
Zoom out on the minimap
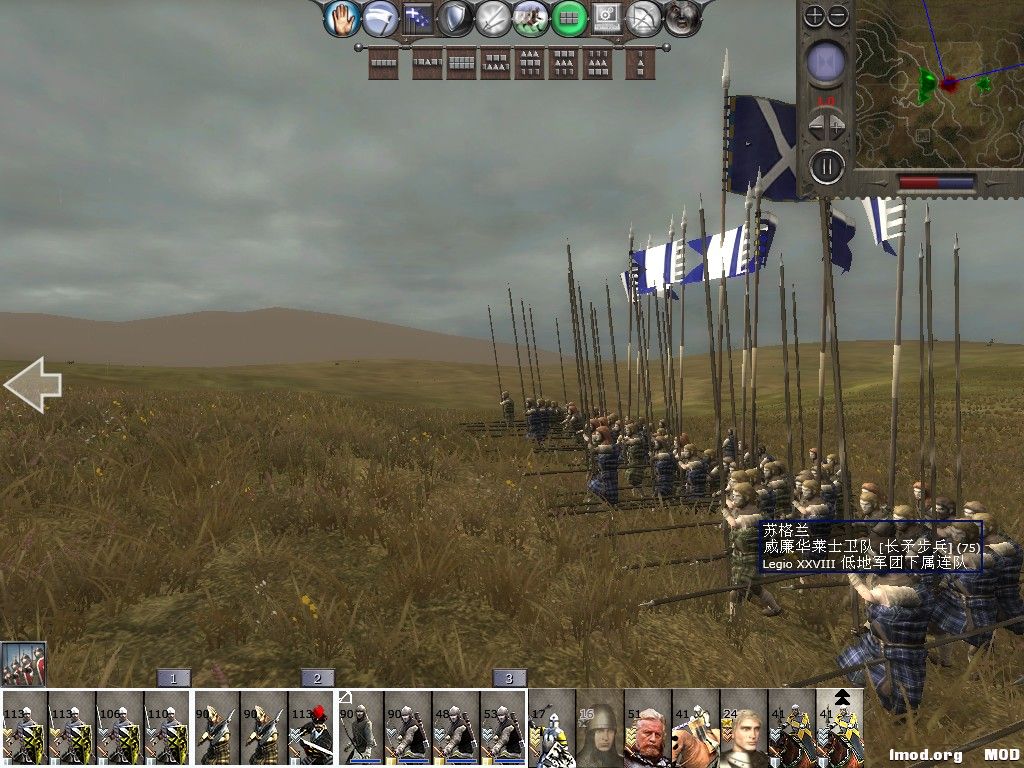point(838,16)
